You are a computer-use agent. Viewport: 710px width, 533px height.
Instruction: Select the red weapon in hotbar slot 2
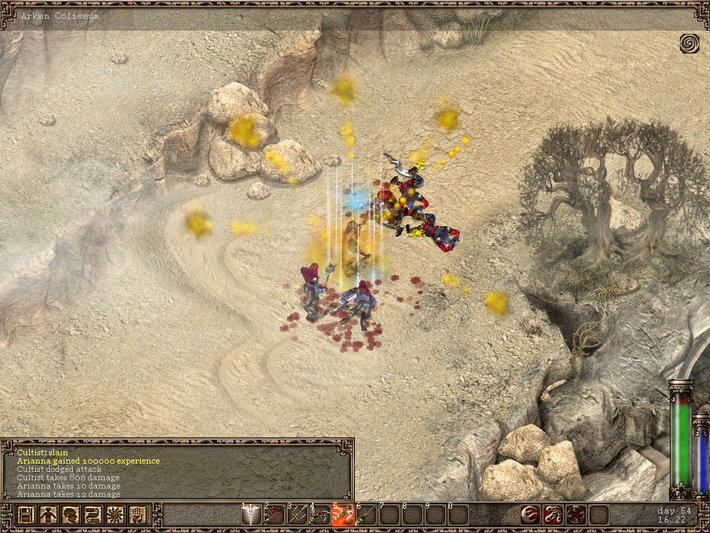[275, 515]
